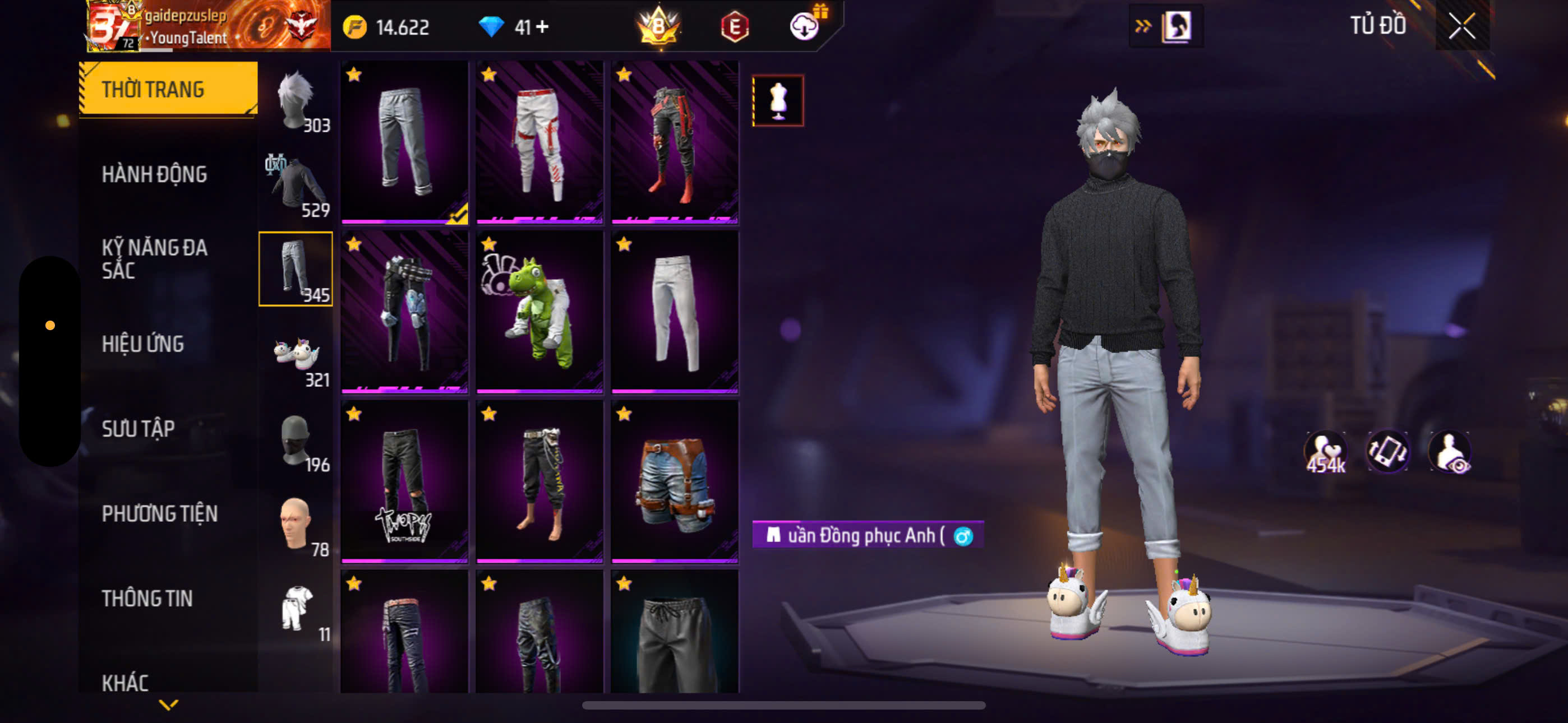Select the denim shorts with holster

coord(675,481)
